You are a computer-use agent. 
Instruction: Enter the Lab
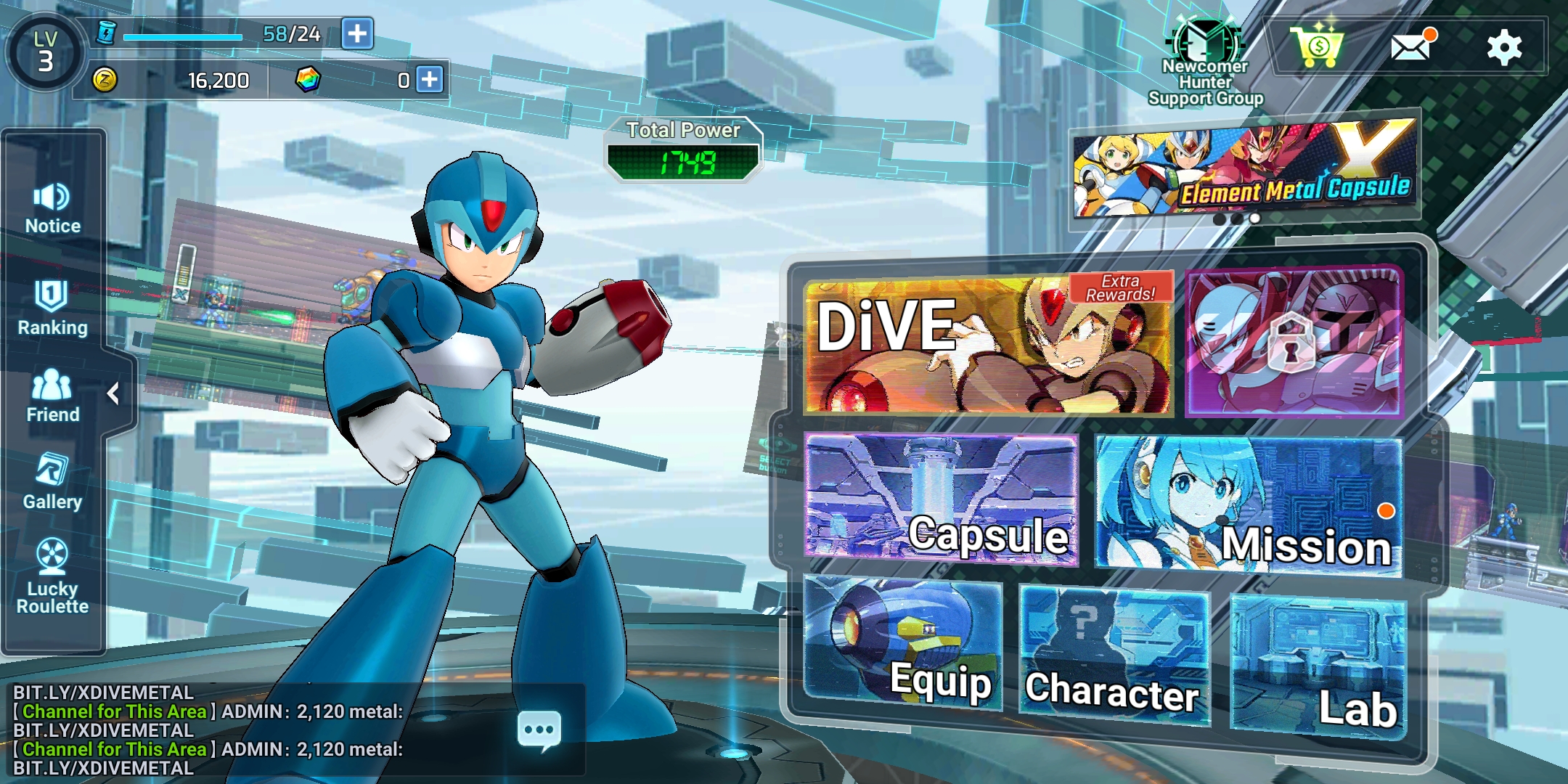pyautogui.click(x=1318, y=664)
